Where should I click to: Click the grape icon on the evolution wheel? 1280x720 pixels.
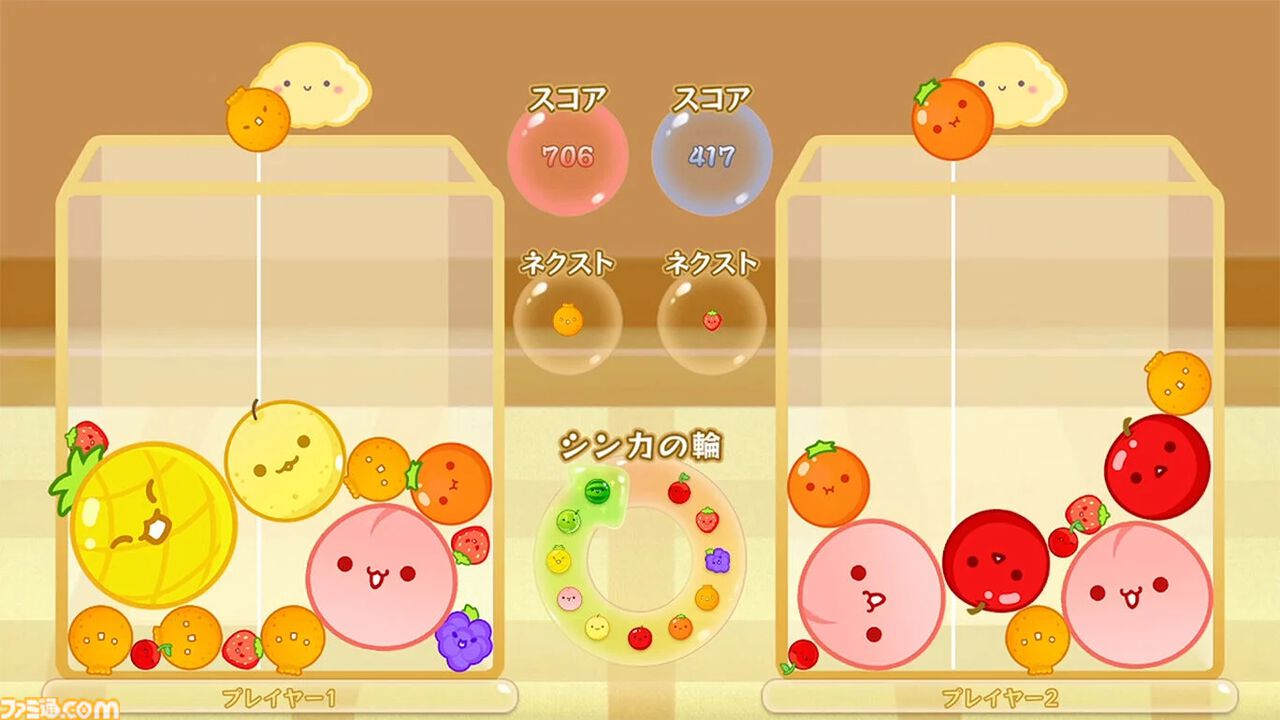coord(717,562)
